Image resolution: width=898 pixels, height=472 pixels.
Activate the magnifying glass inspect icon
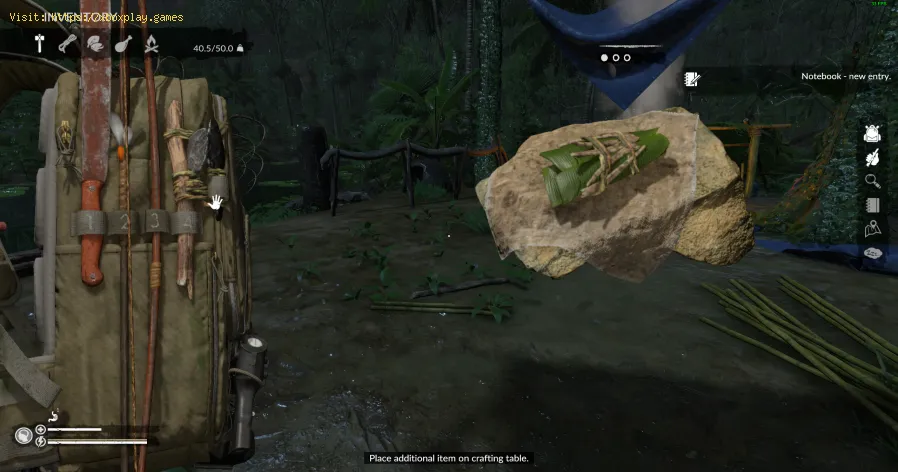coord(872,181)
